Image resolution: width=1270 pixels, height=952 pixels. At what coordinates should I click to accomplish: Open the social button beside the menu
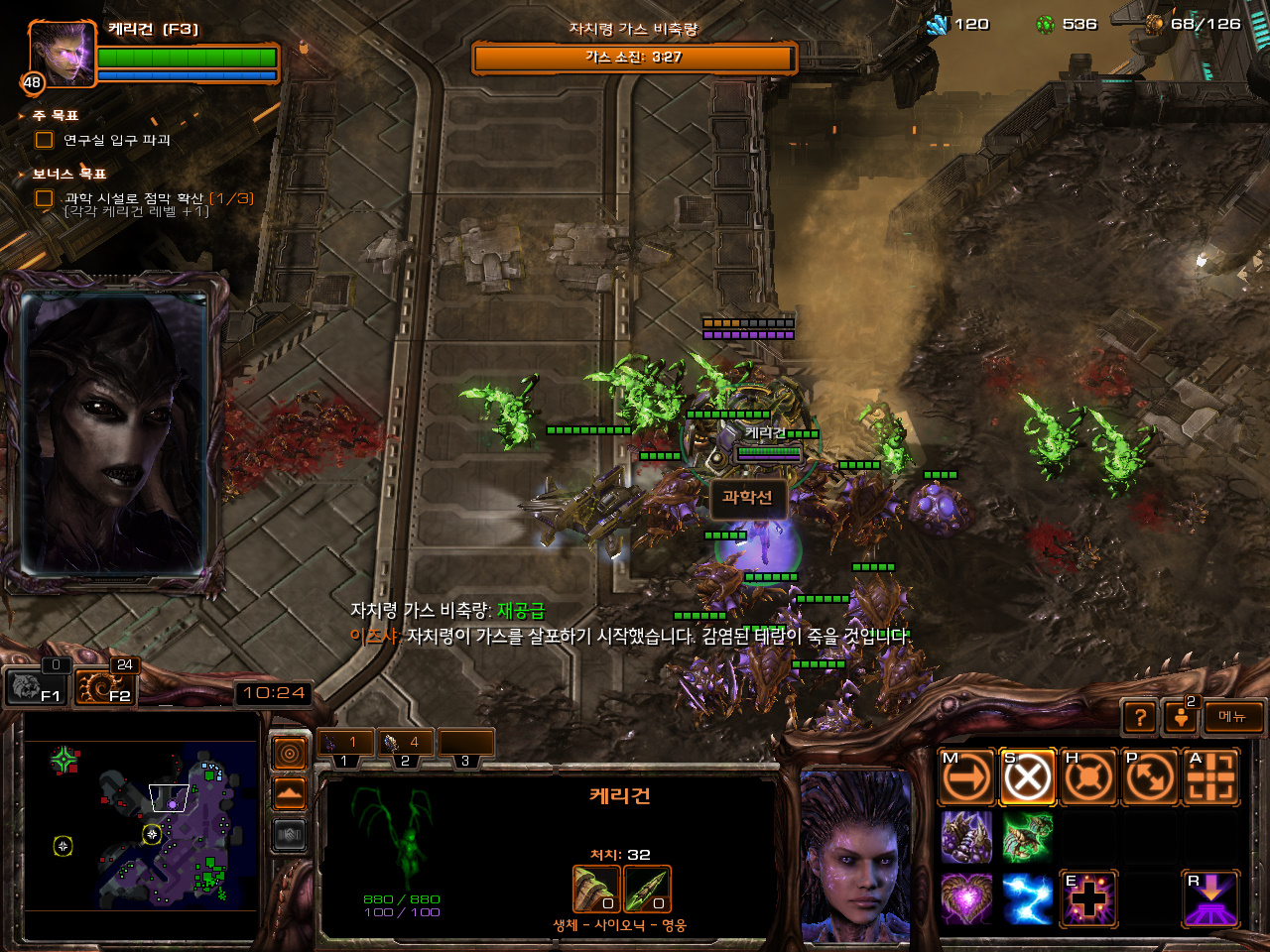1181,717
